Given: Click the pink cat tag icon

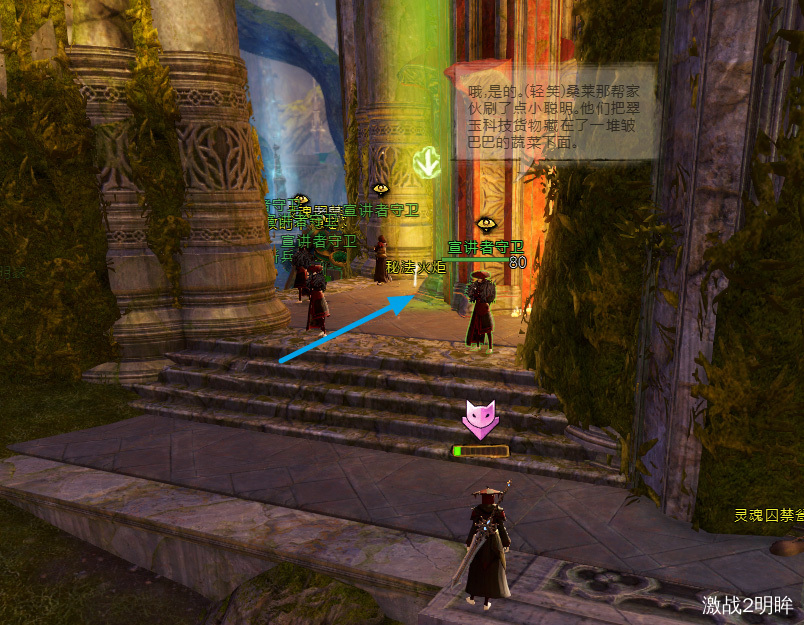Looking at the screenshot, I should (480, 418).
